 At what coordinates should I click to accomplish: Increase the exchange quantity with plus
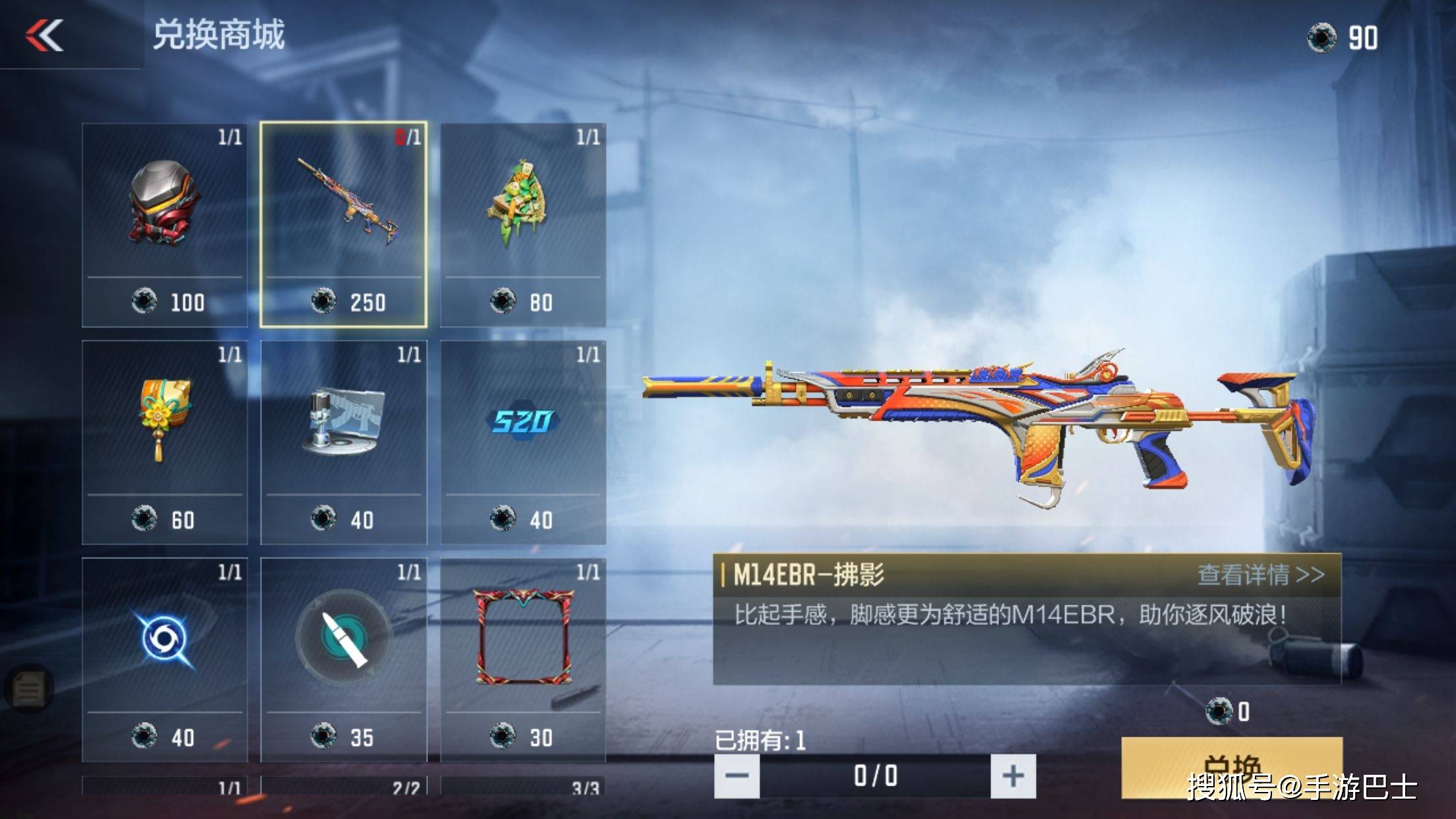[1013, 775]
